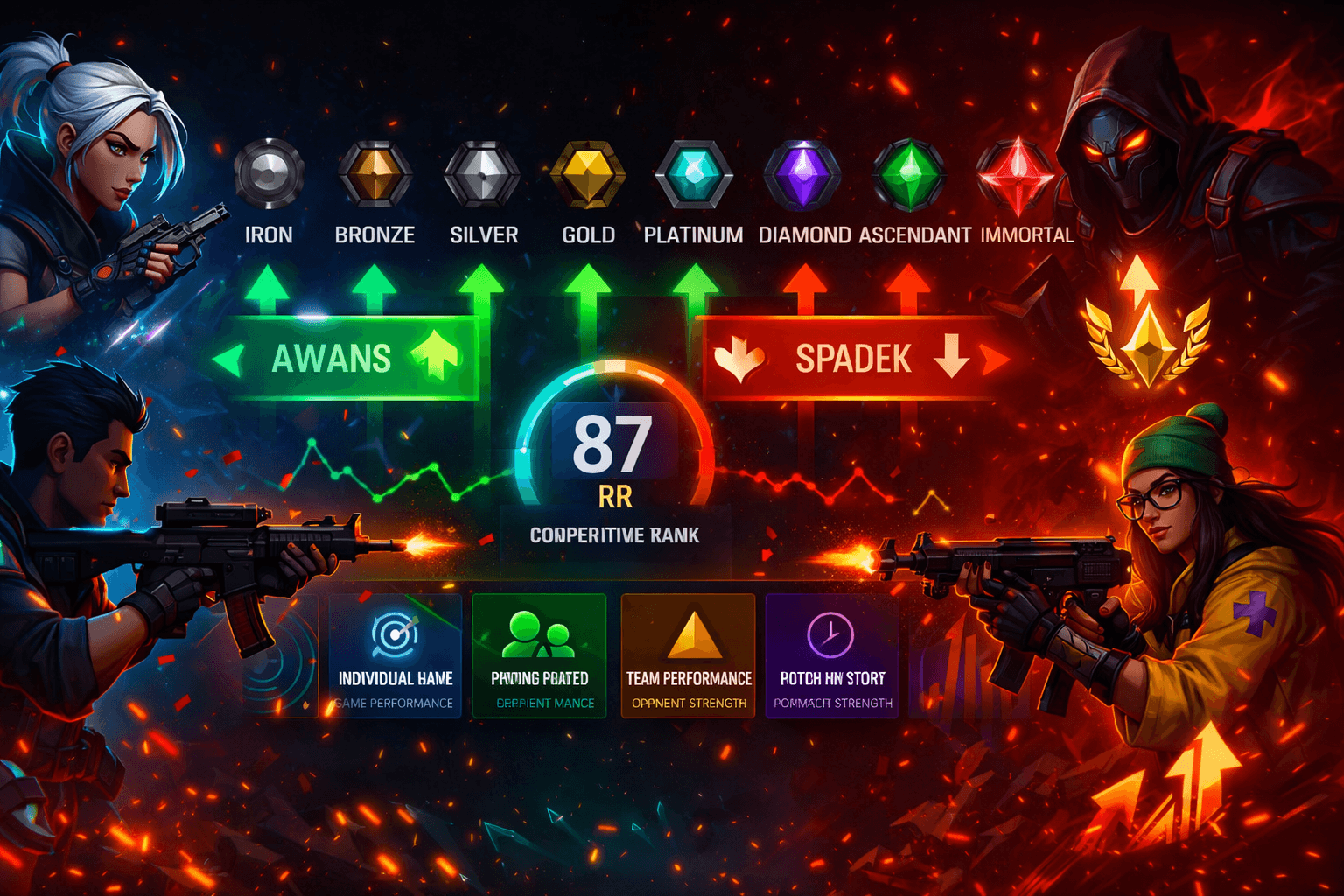The image size is (1344, 896).
Task: Select the Team Performance card
Action: pyautogui.click(x=689, y=656)
